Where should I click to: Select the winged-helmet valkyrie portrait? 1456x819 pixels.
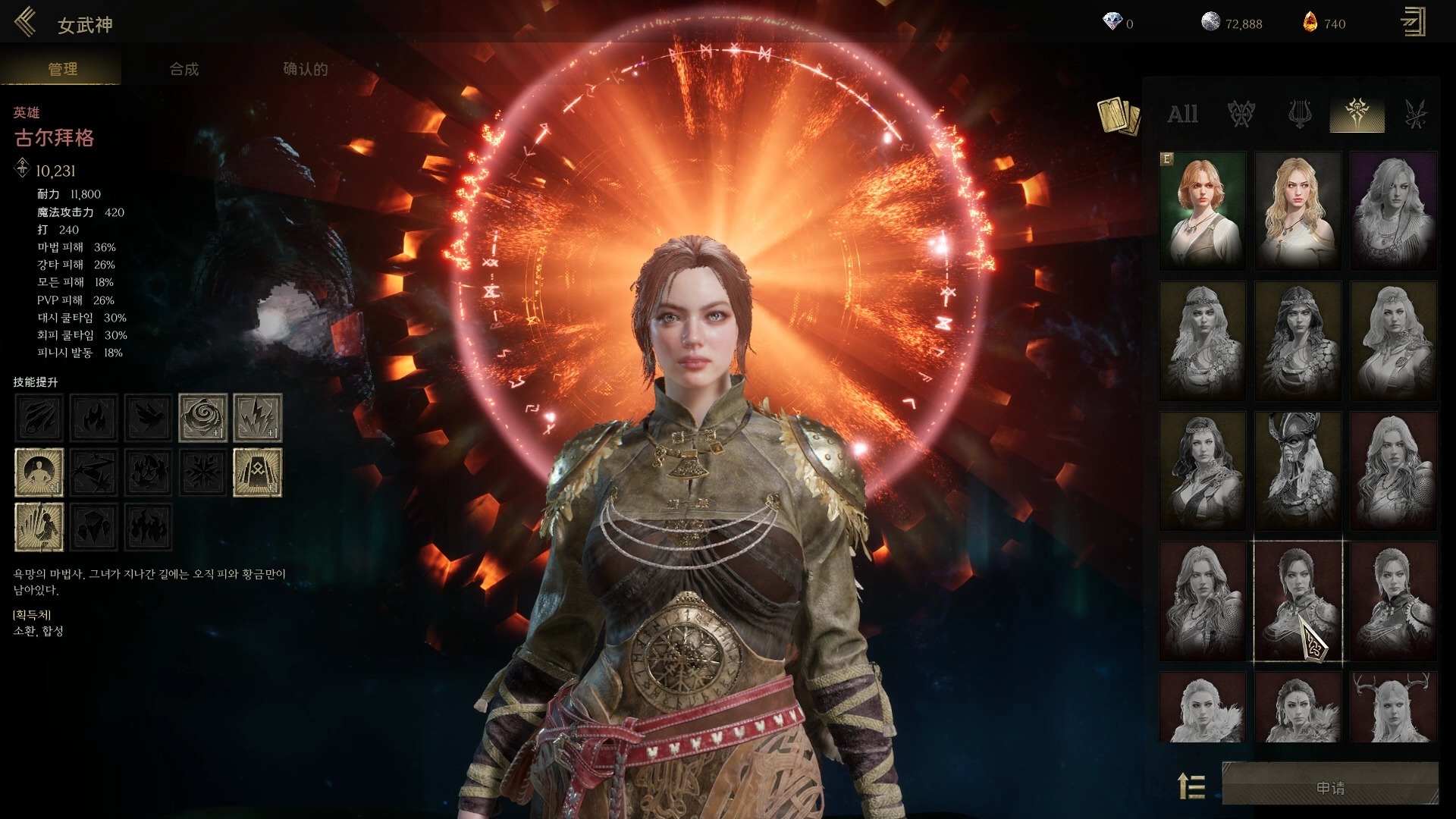pyautogui.click(x=1298, y=470)
